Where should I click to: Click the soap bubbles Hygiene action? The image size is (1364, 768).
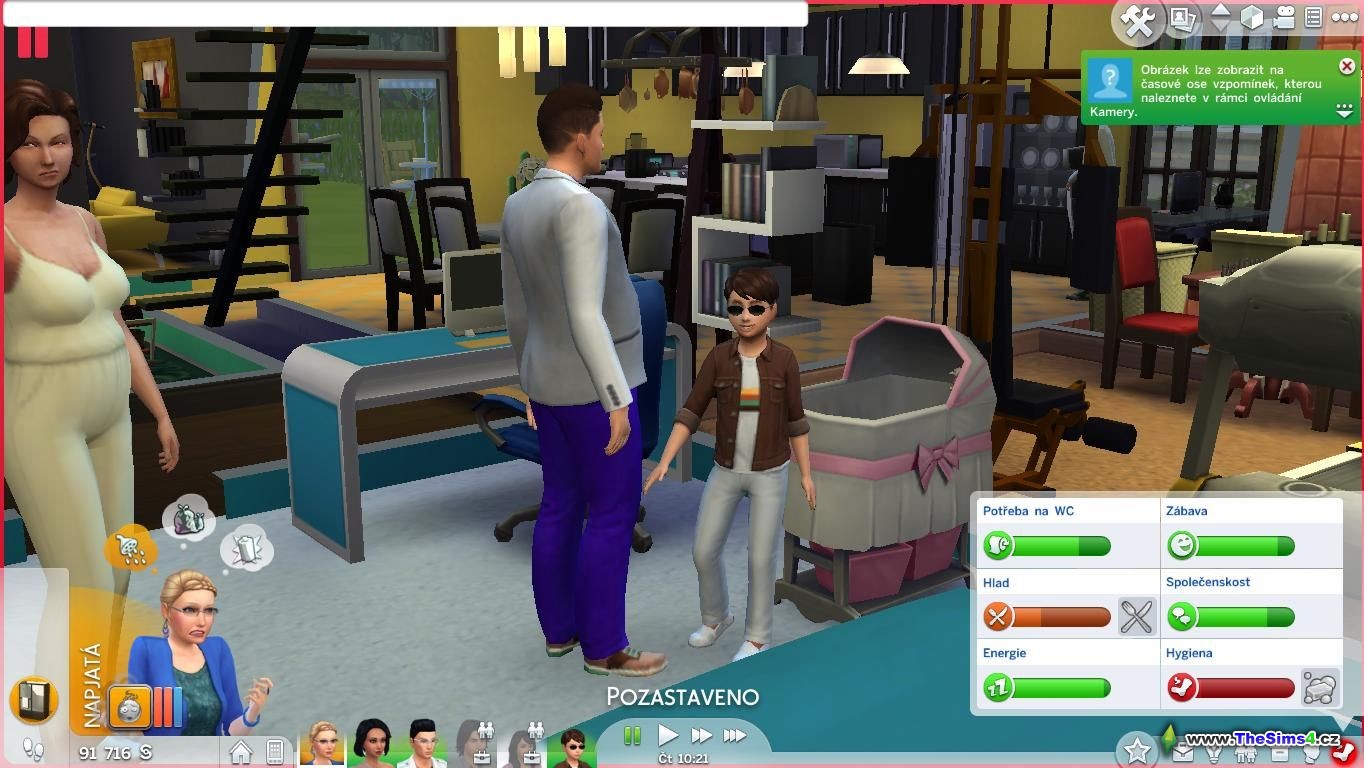coord(1320,687)
